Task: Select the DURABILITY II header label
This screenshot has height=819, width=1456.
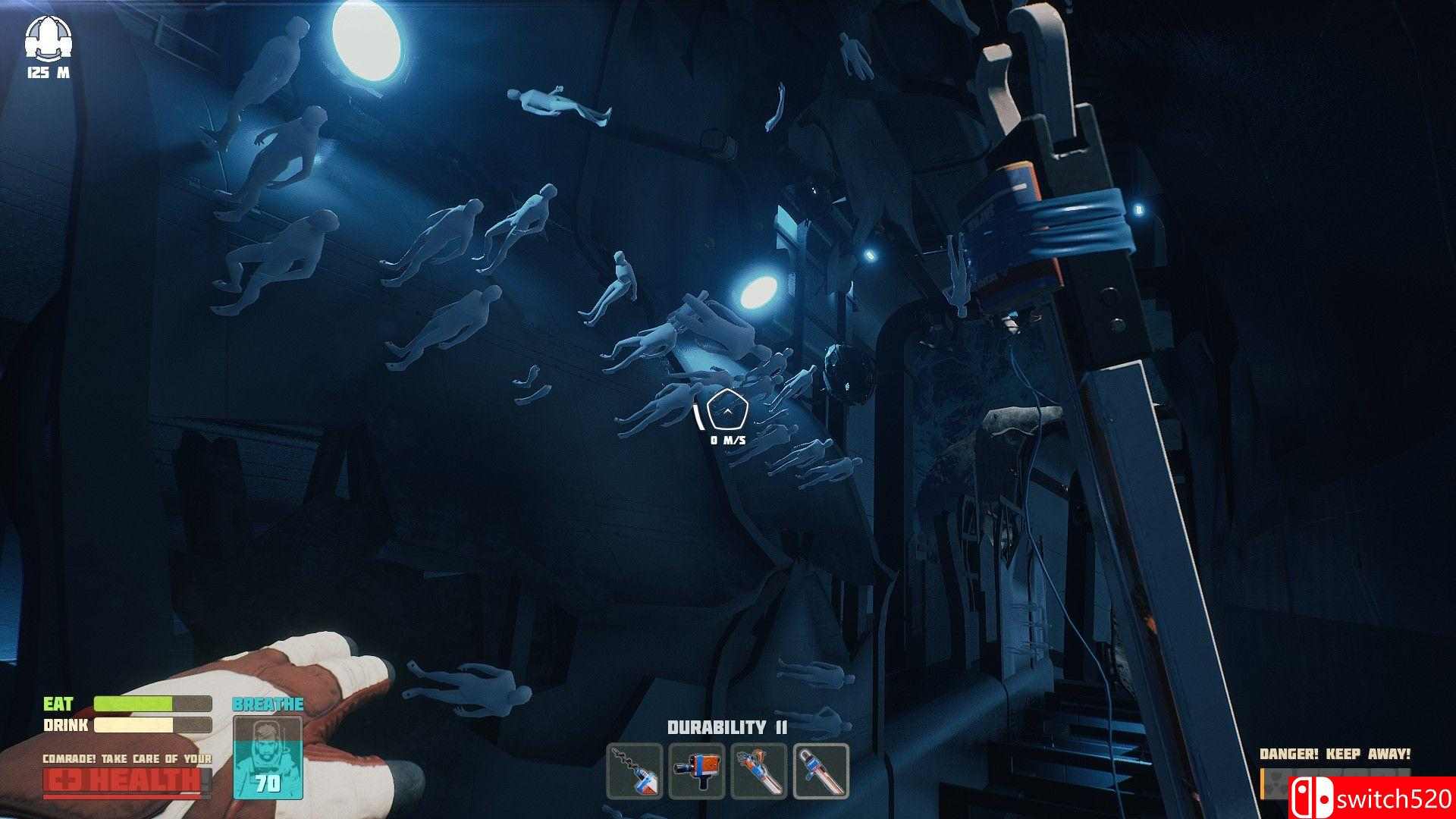Action: [x=726, y=727]
